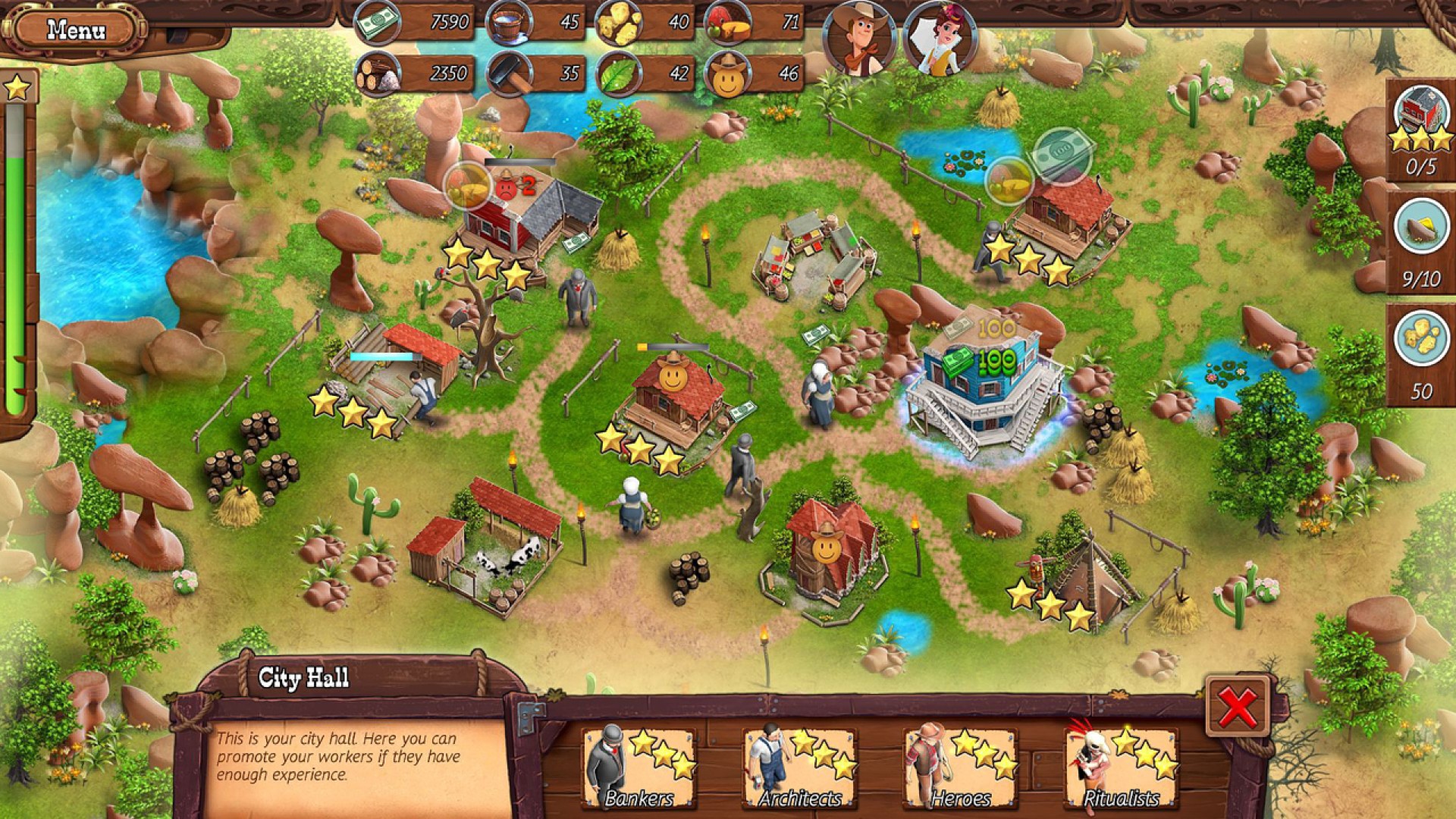Screen dimensions: 1456x819
Task: View the three-star building objective
Action: tap(1420, 129)
